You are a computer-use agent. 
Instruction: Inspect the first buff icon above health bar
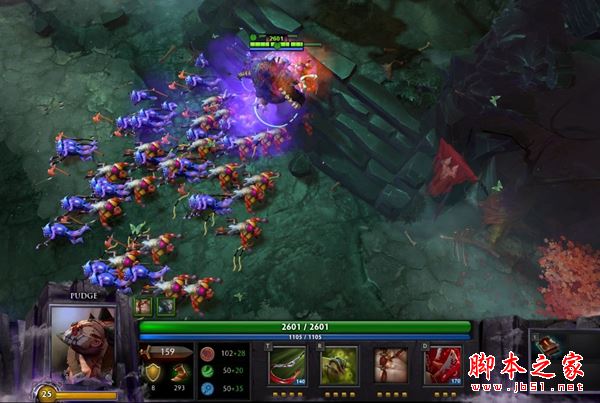pyautogui.click(x=144, y=307)
